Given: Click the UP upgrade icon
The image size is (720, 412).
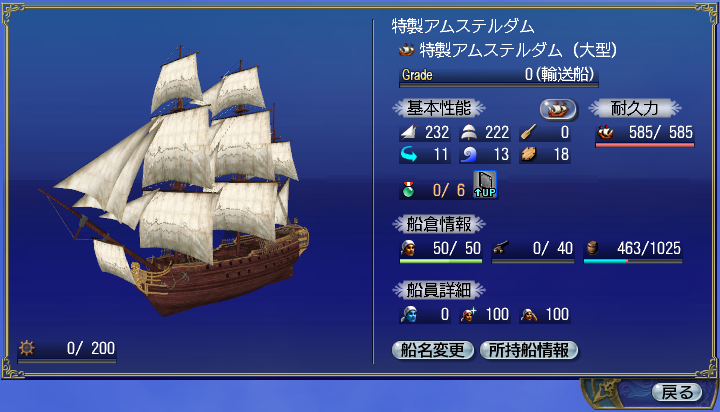Looking at the screenshot, I should point(485,185).
